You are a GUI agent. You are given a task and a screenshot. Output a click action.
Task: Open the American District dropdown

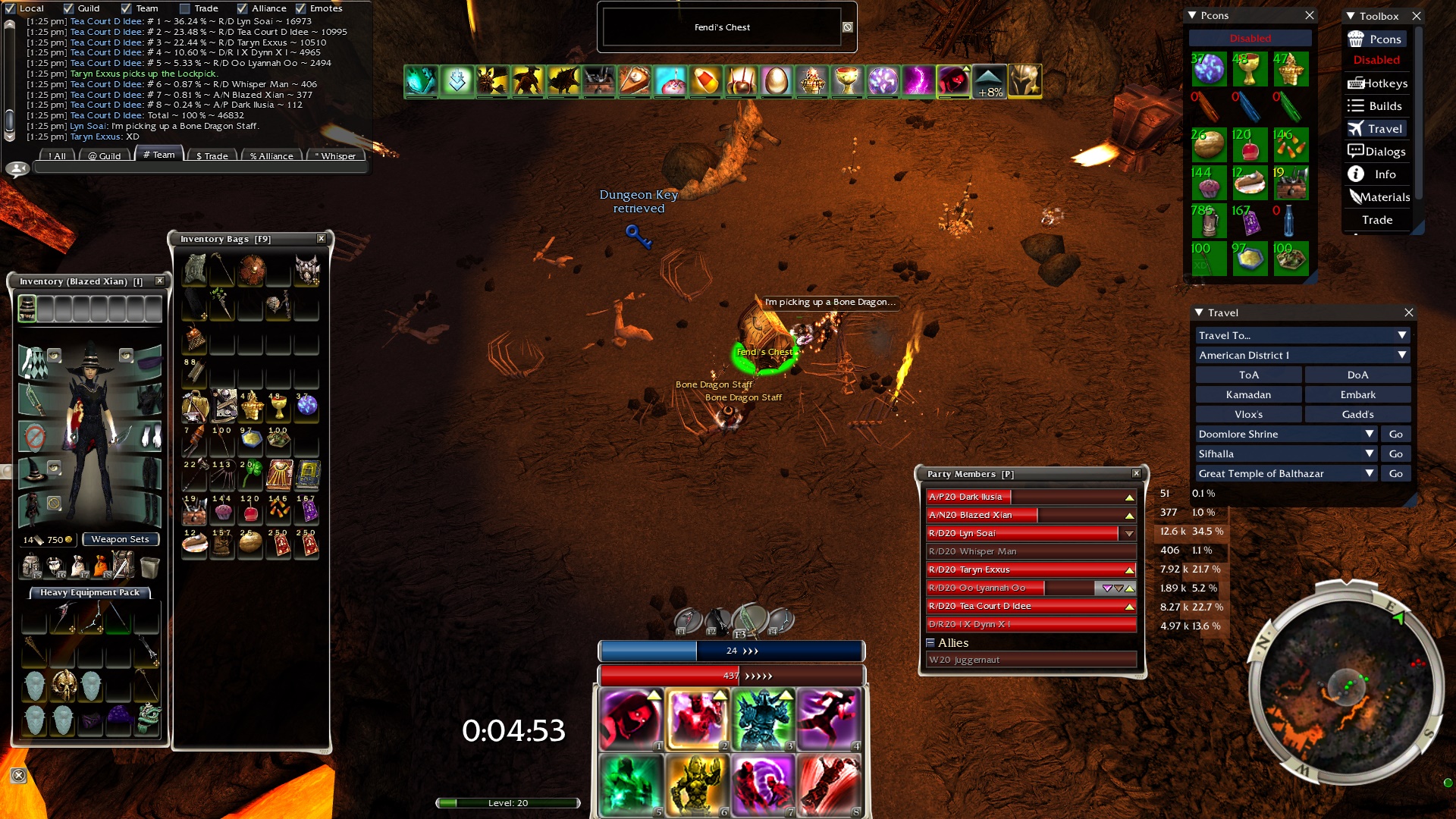pyautogui.click(x=1302, y=355)
